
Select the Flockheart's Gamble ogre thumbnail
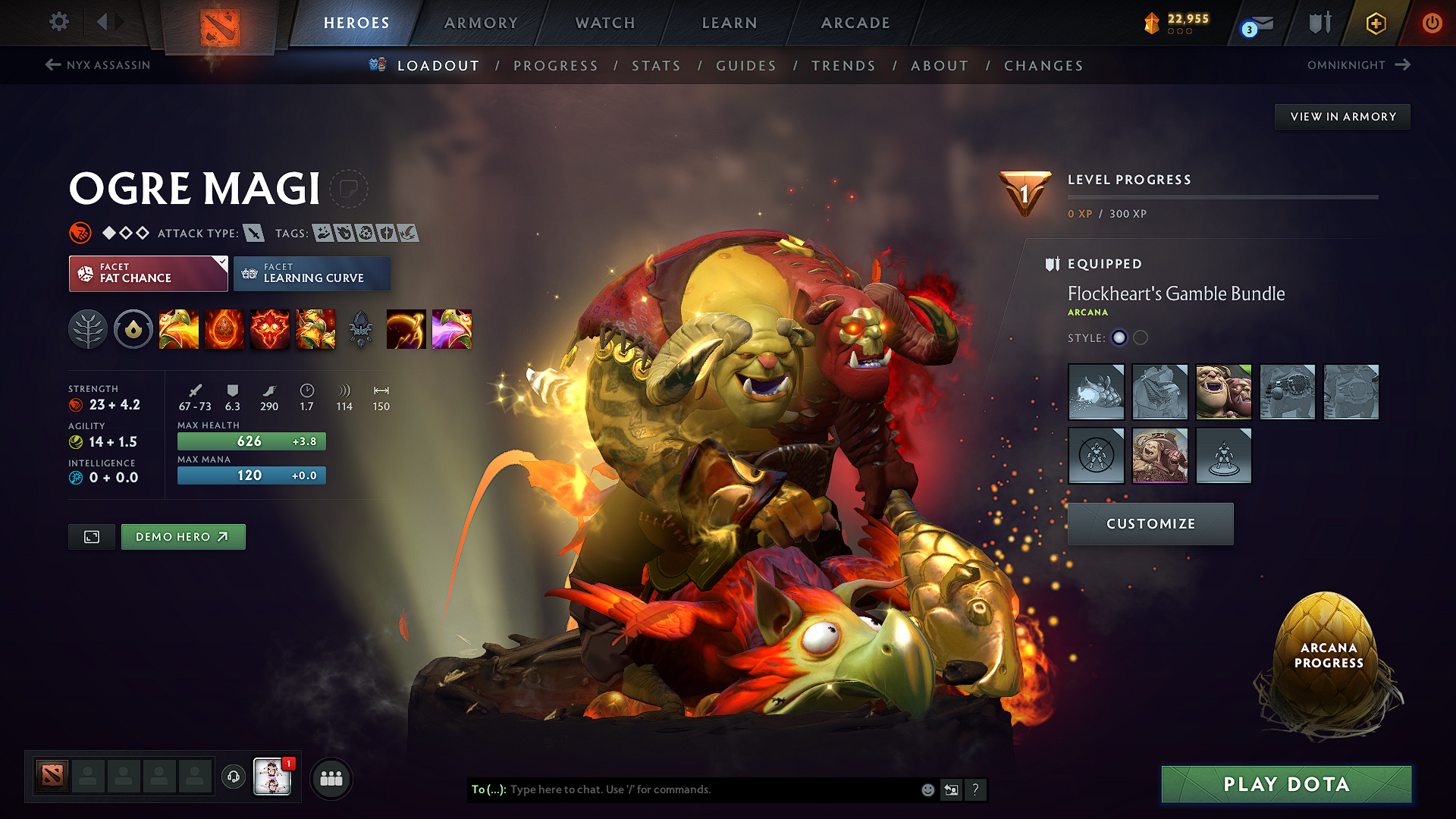pyautogui.click(x=1223, y=392)
